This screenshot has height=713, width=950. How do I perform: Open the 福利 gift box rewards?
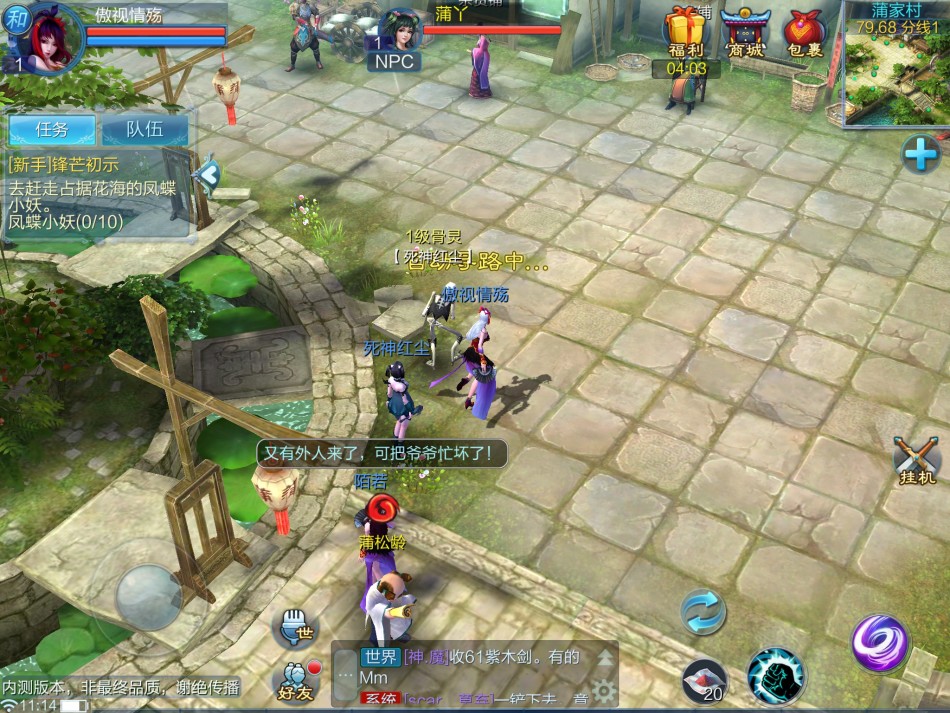tap(685, 32)
